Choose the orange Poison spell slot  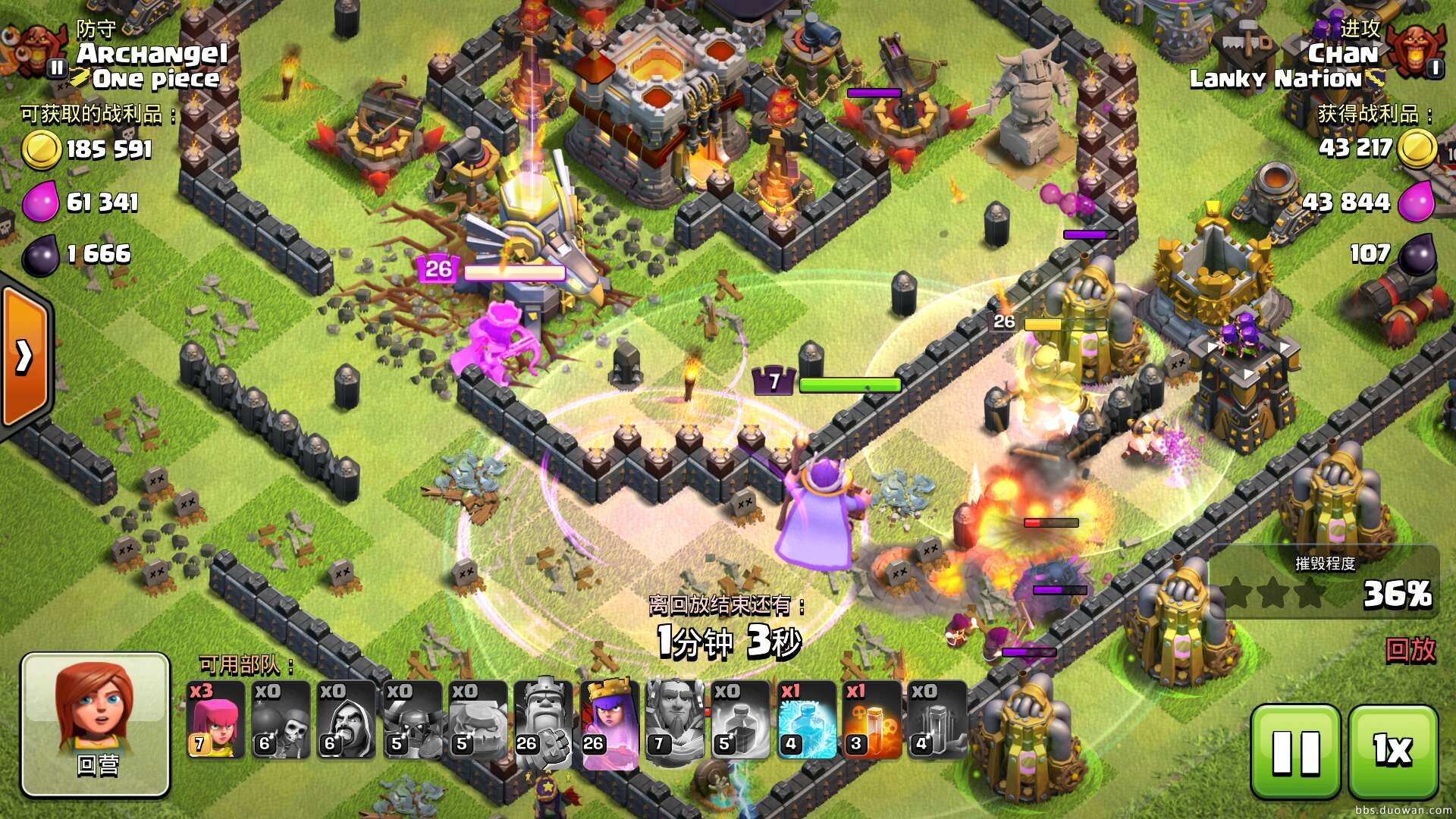[x=871, y=720]
